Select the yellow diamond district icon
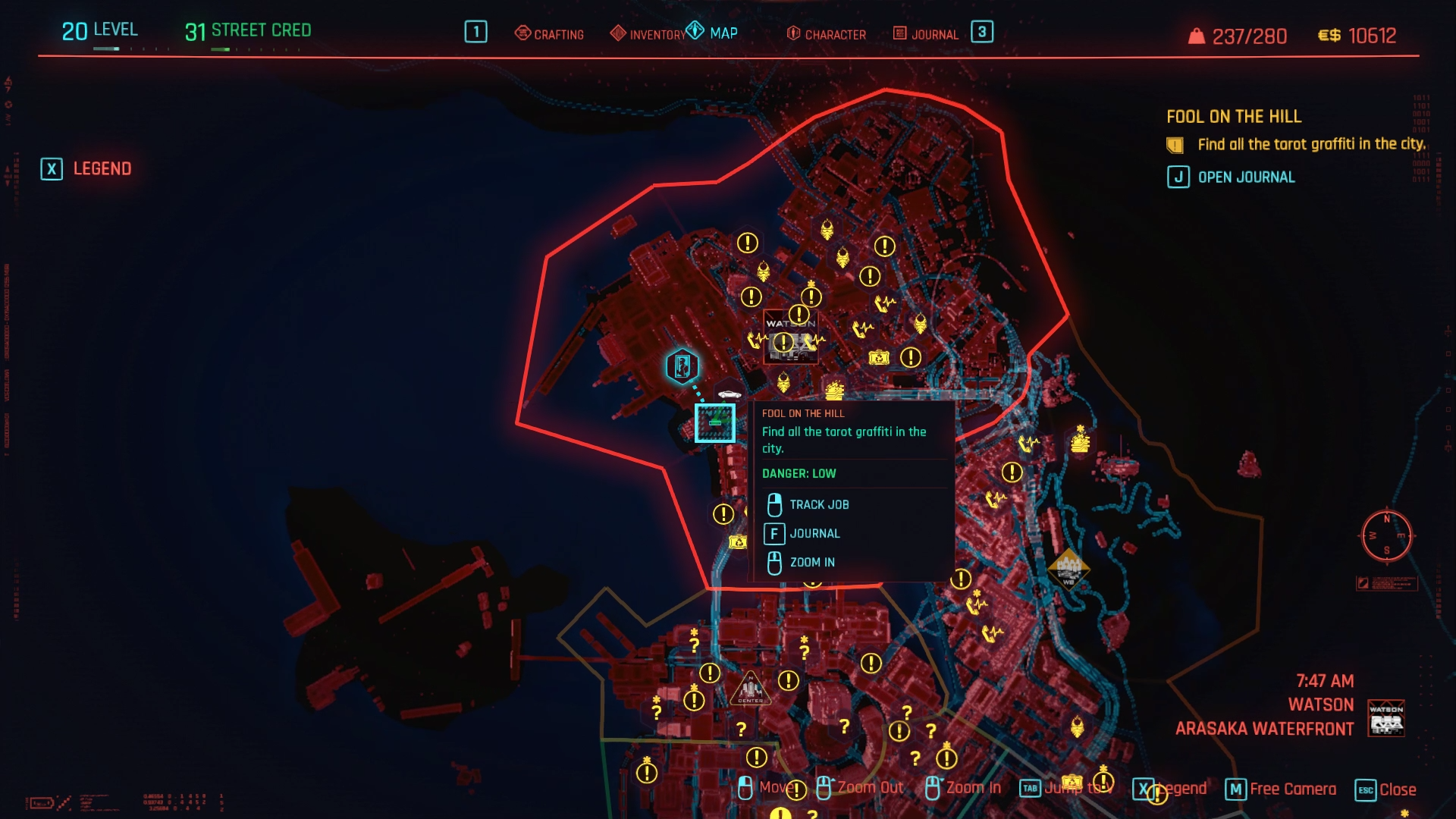1456x819 pixels. pos(1068,568)
